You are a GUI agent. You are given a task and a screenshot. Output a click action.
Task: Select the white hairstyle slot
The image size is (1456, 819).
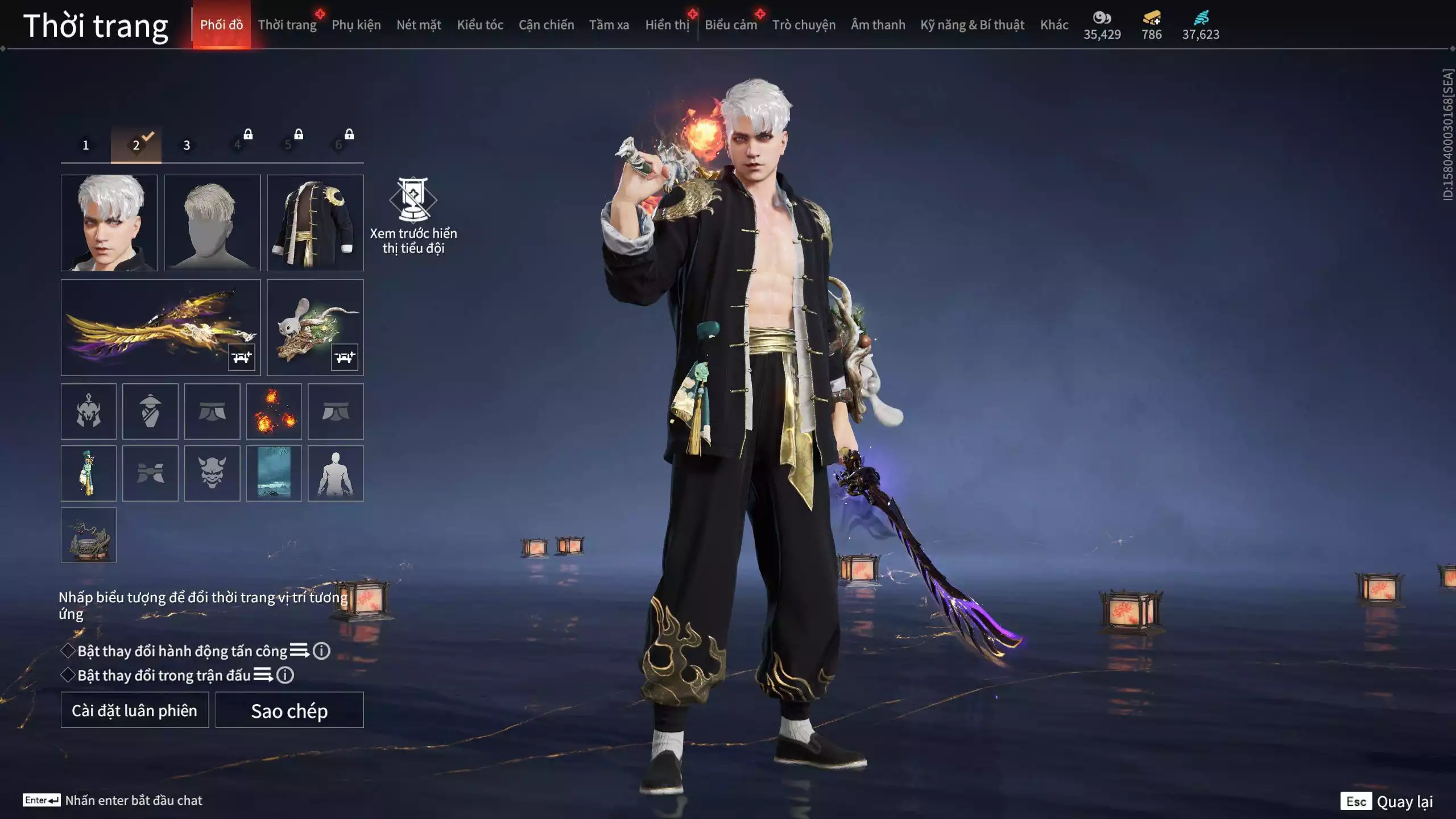pyautogui.click(x=212, y=222)
